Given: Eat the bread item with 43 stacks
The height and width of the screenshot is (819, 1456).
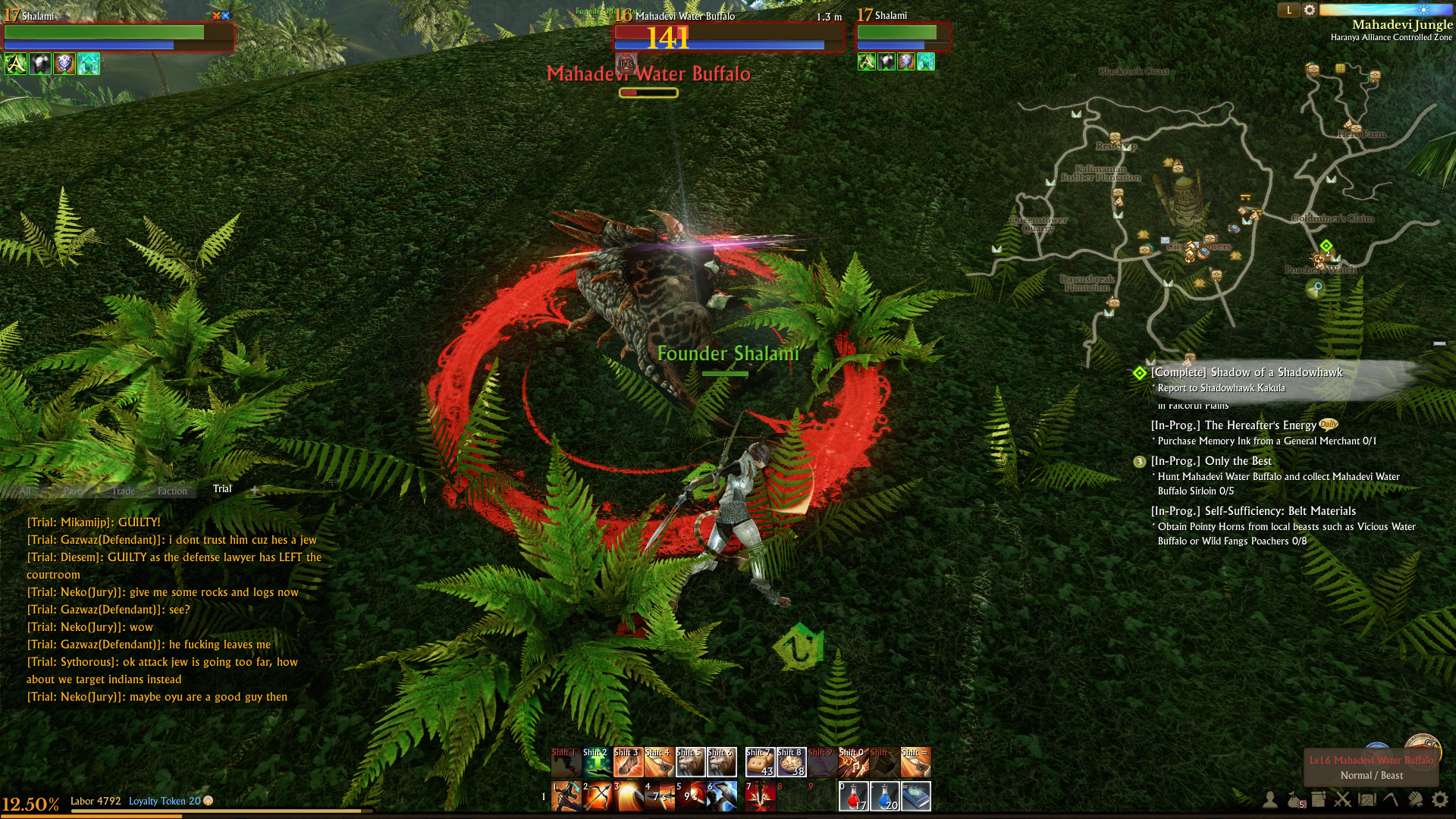Looking at the screenshot, I should pos(760,762).
